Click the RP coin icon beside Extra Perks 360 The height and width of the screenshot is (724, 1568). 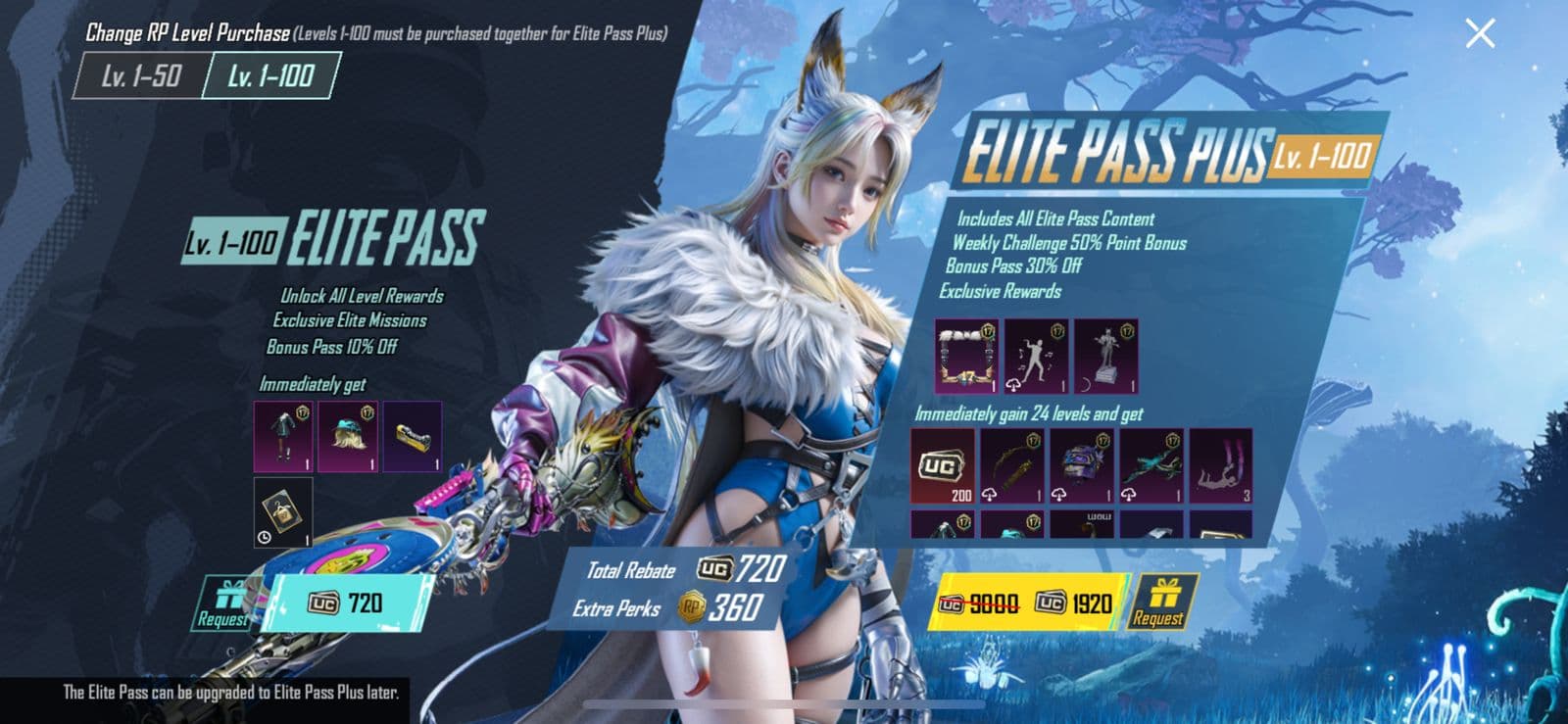pos(691,609)
